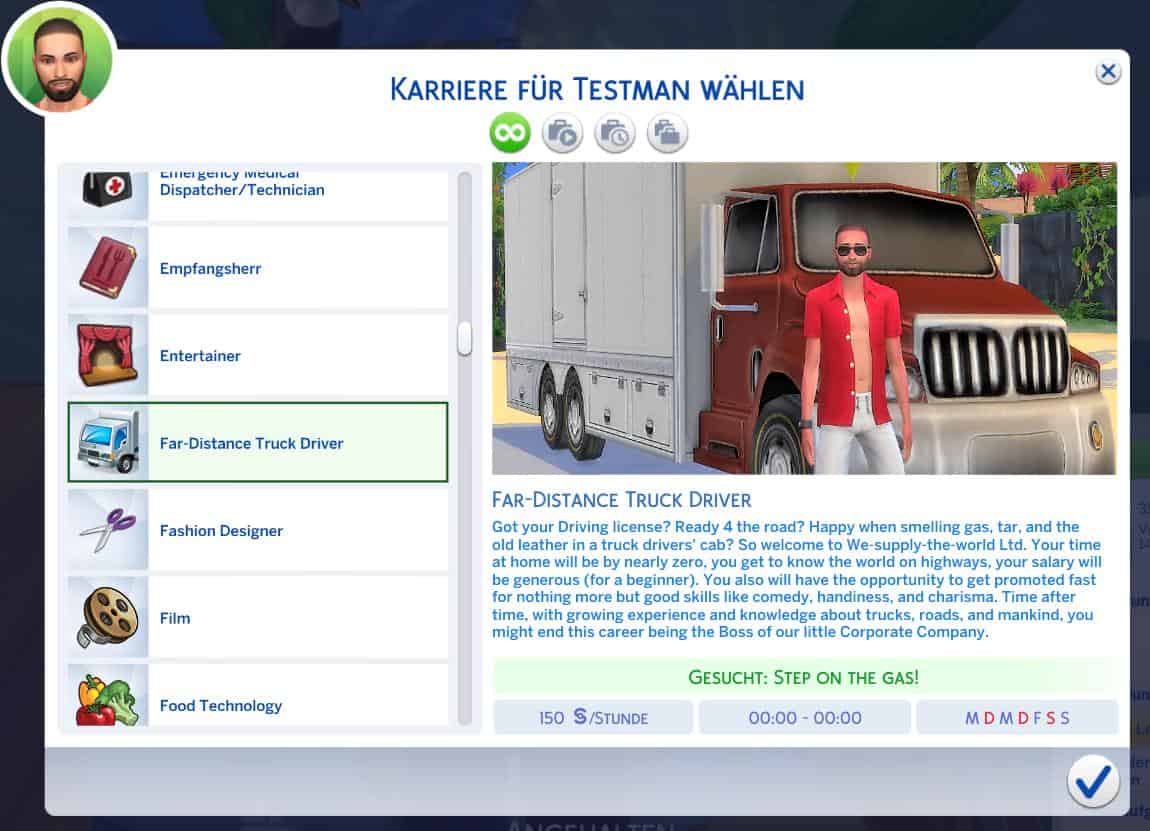Switch to the briefcase with play-arrow filter
The height and width of the screenshot is (831, 1150).
563,133
